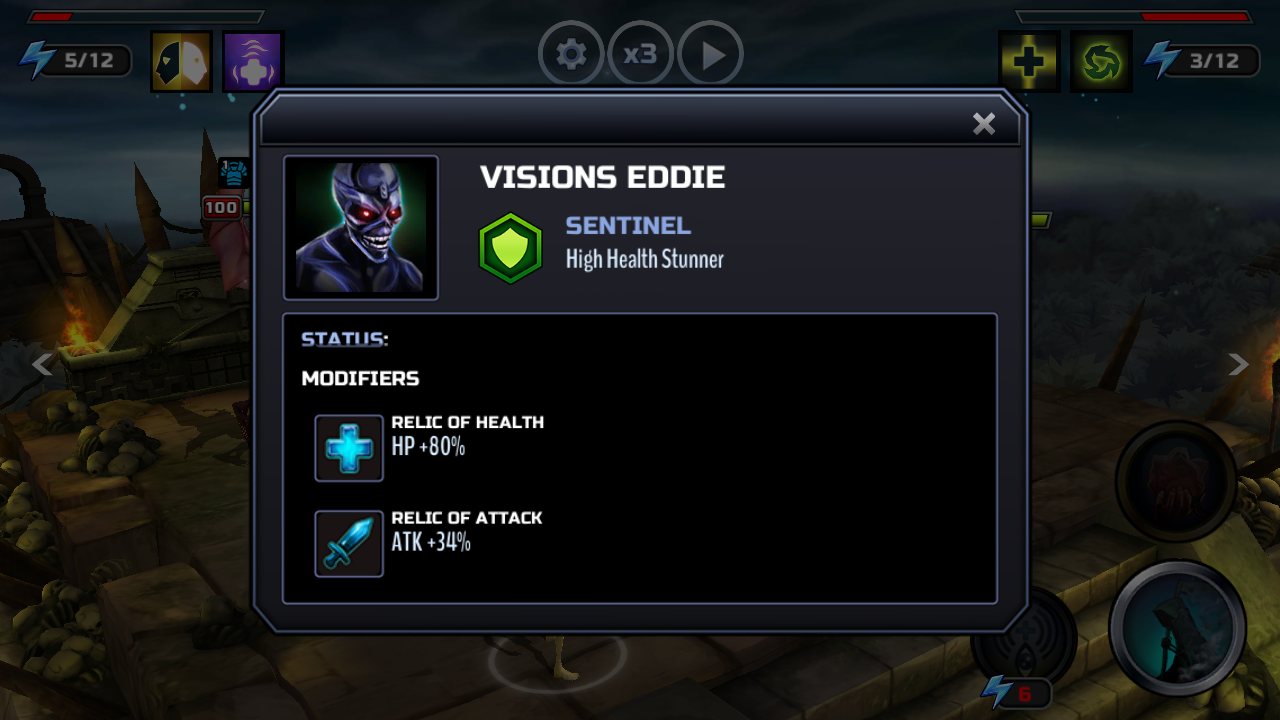Activate the large hooded figure skill button

tap(1177, 628)
